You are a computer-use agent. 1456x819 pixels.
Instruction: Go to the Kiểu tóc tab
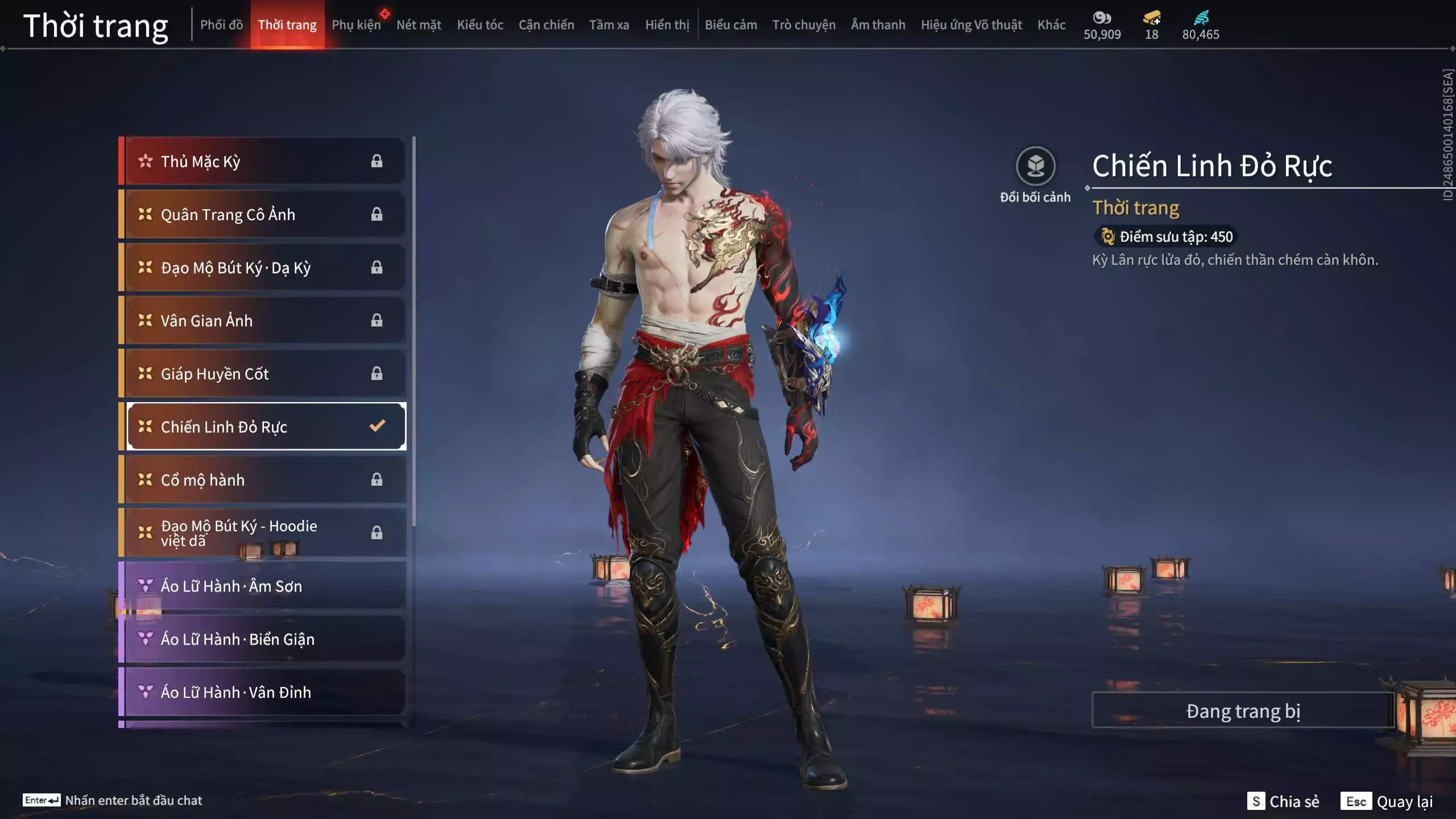click(x=480, y=25)
